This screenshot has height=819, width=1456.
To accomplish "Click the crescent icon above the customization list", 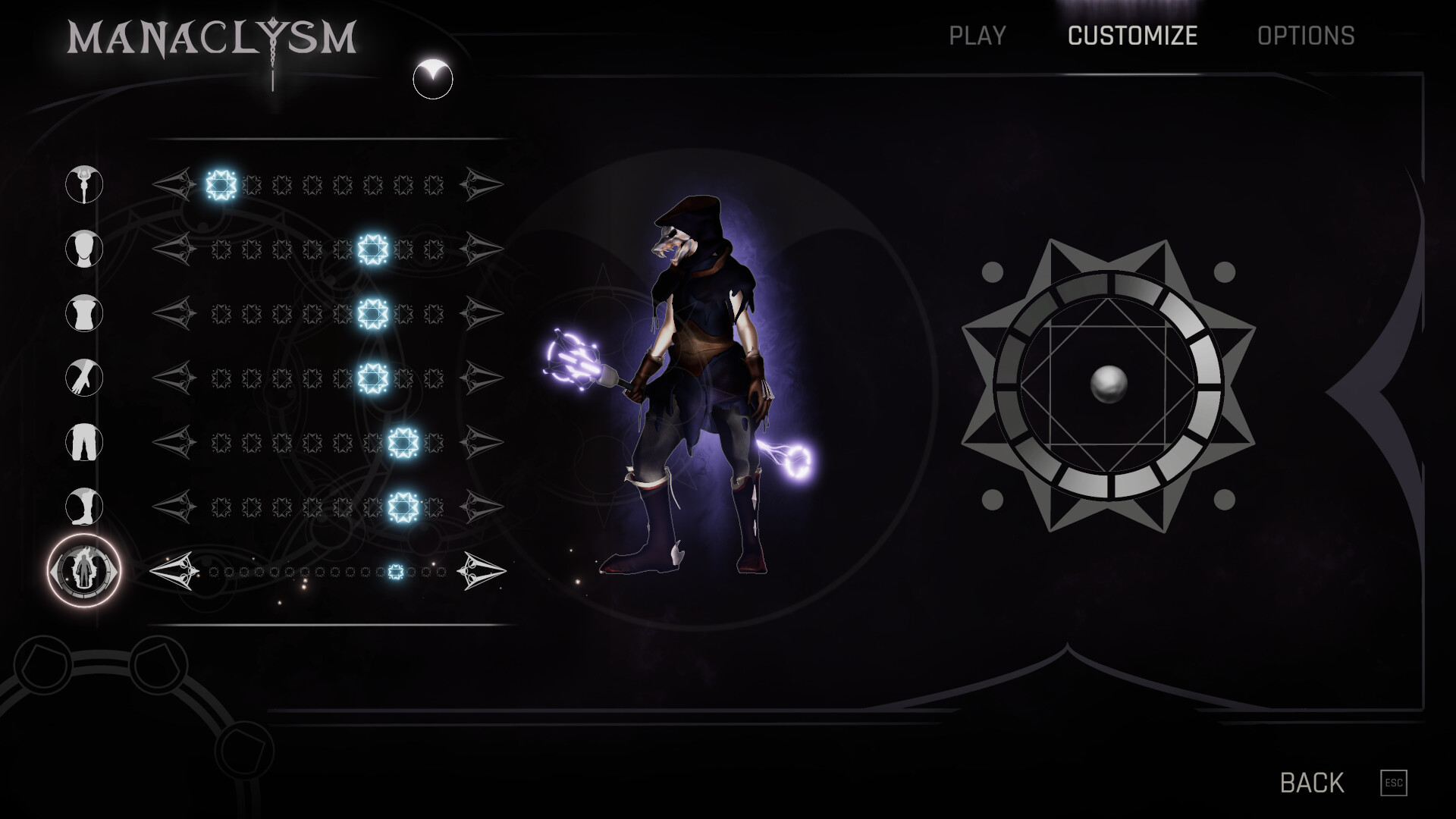I will (432, 77).
